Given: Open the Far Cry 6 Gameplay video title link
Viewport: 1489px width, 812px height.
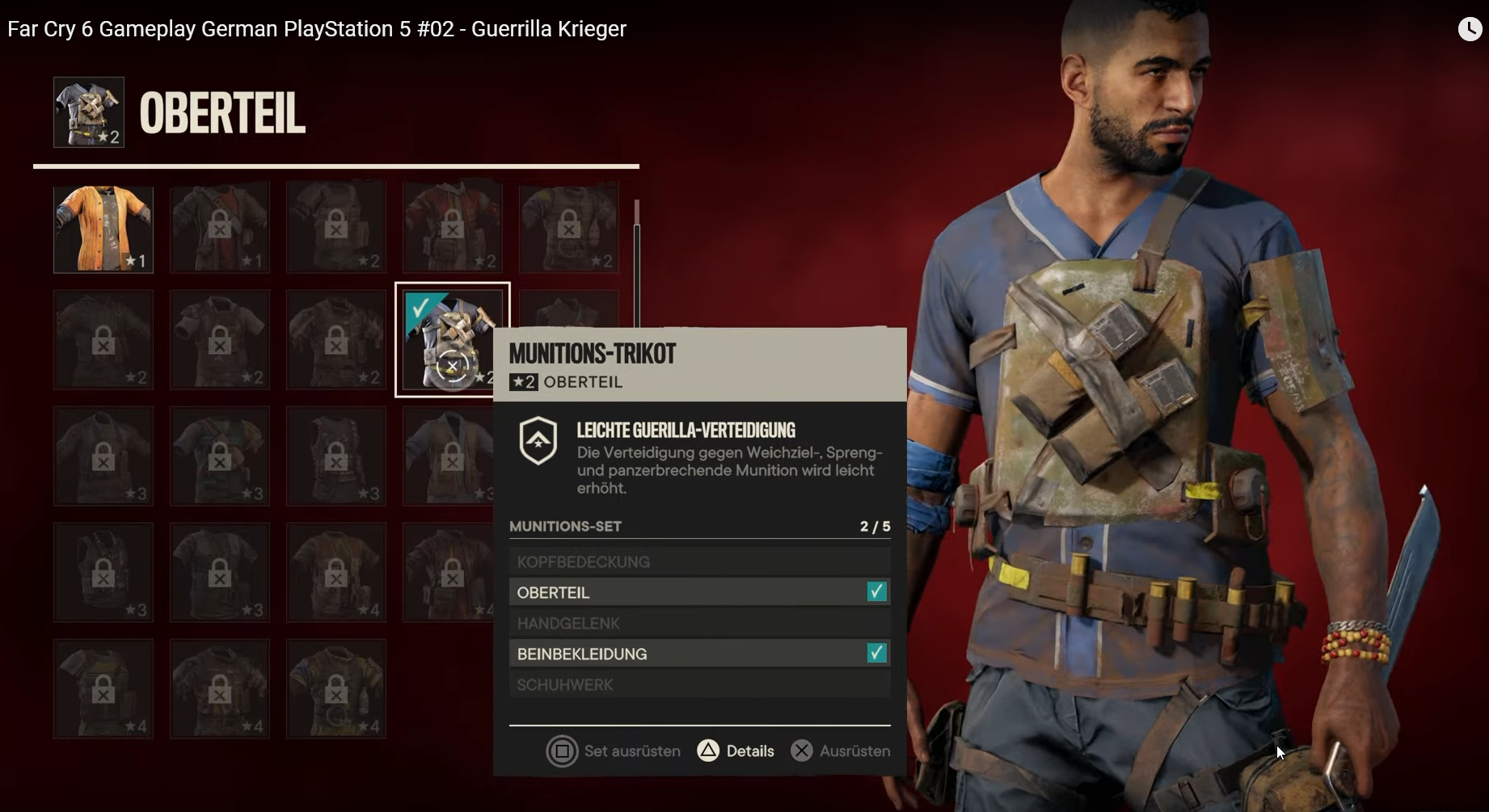Looking at the screenshot, I should 315,28.
